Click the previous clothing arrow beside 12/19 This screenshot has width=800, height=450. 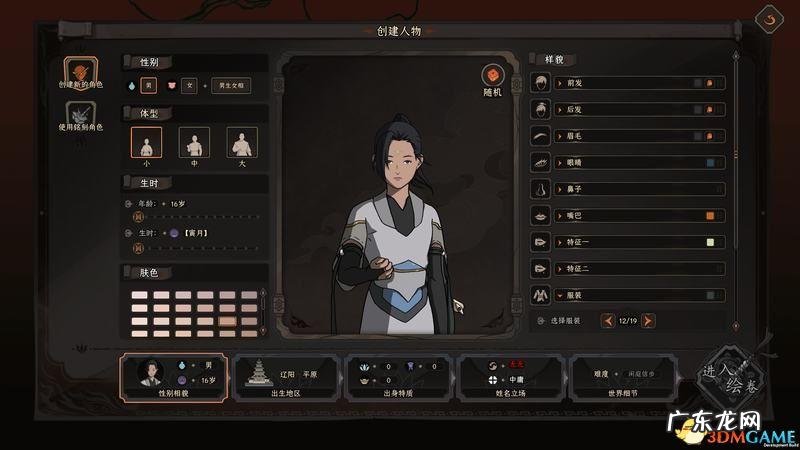click(x=607, y=320)
